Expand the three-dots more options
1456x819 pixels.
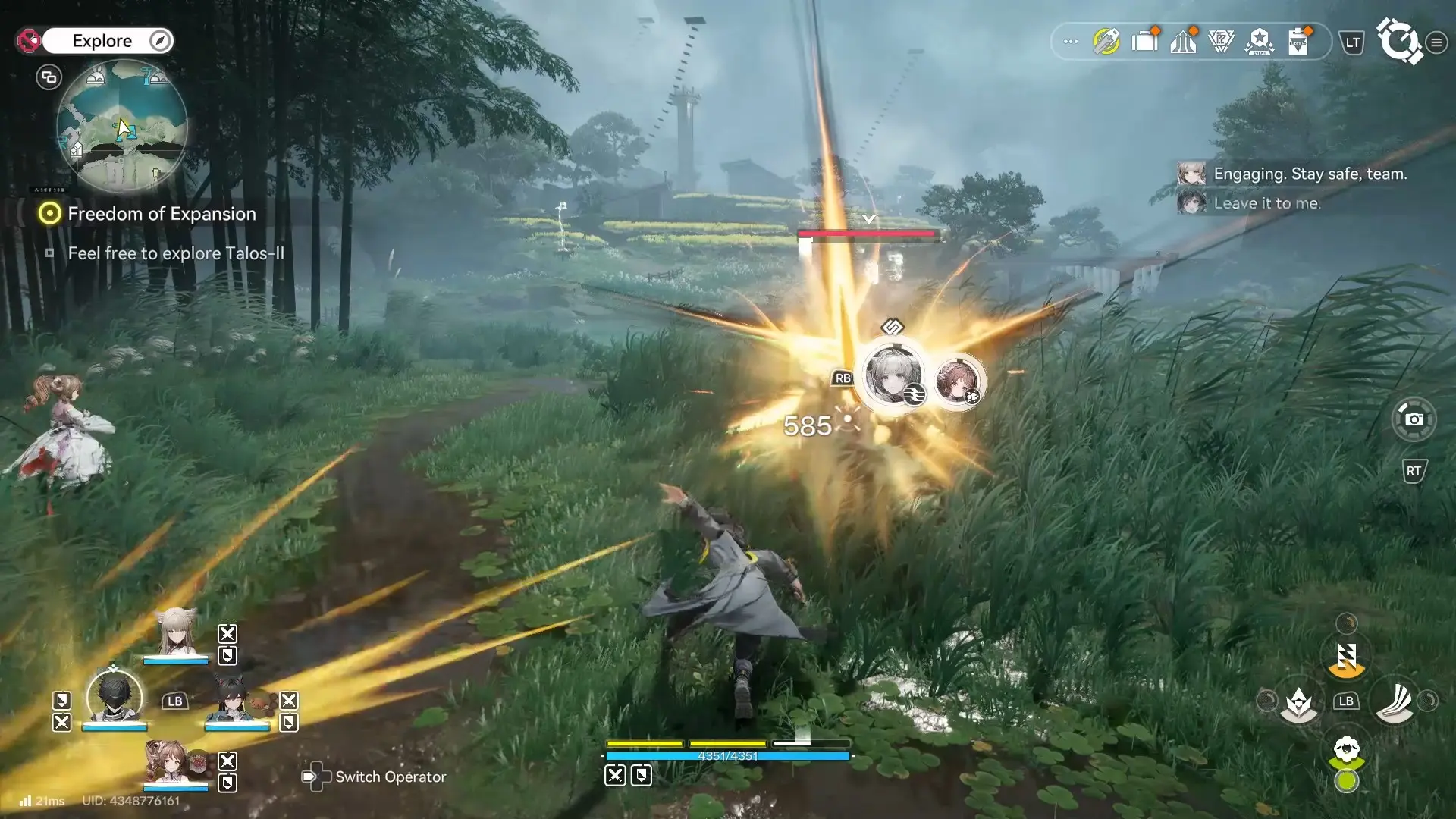1070,42
